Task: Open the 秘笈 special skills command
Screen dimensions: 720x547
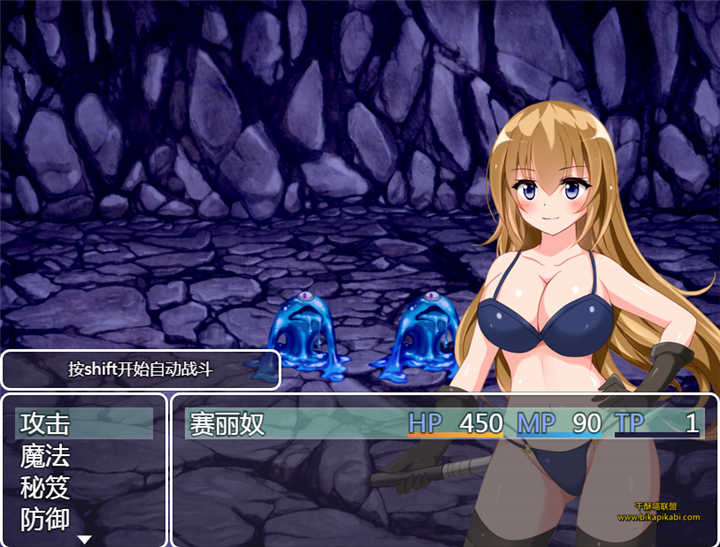Action: tap(46, 488)
